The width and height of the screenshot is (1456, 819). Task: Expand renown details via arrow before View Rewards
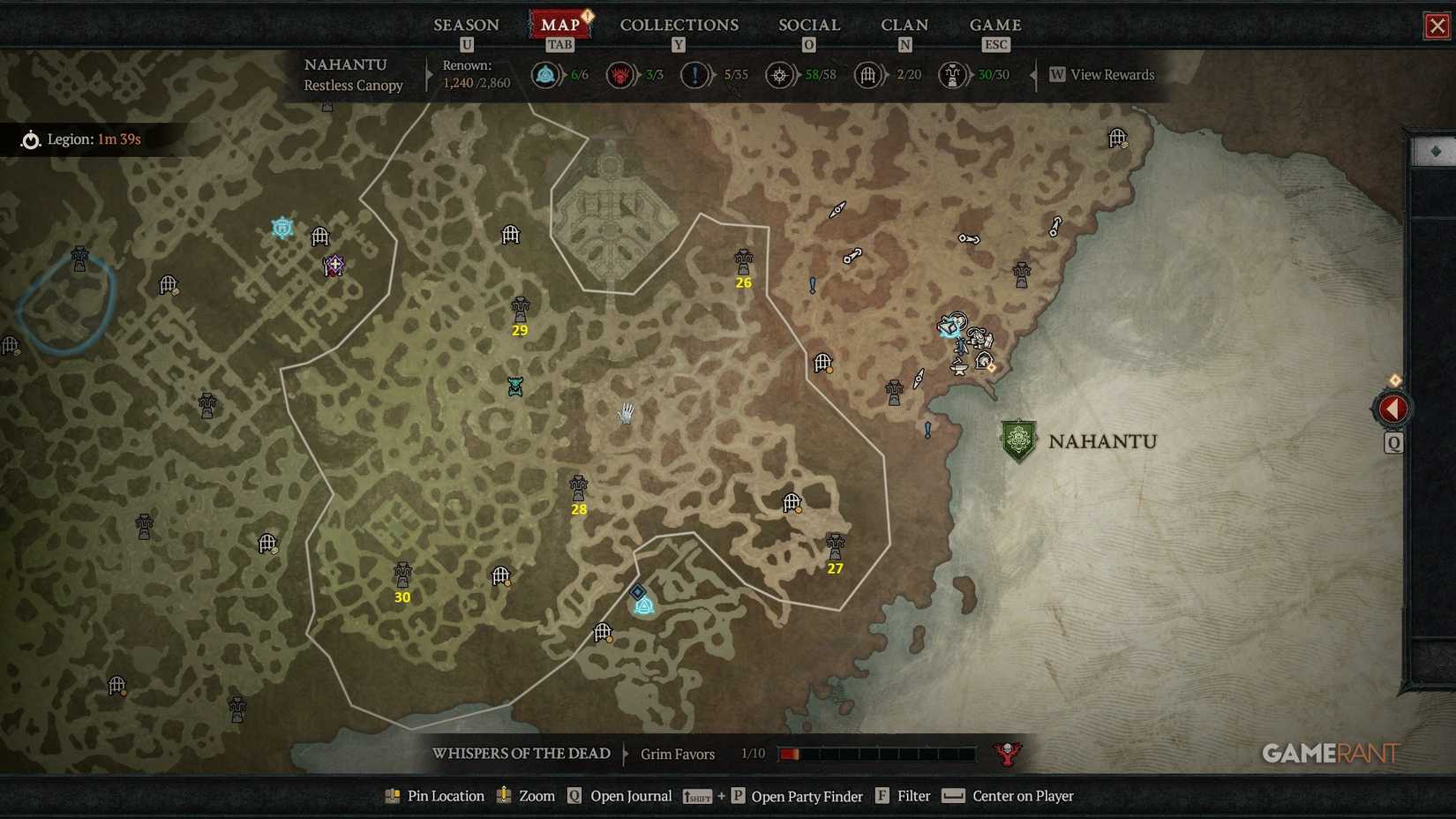(1034, 75)
